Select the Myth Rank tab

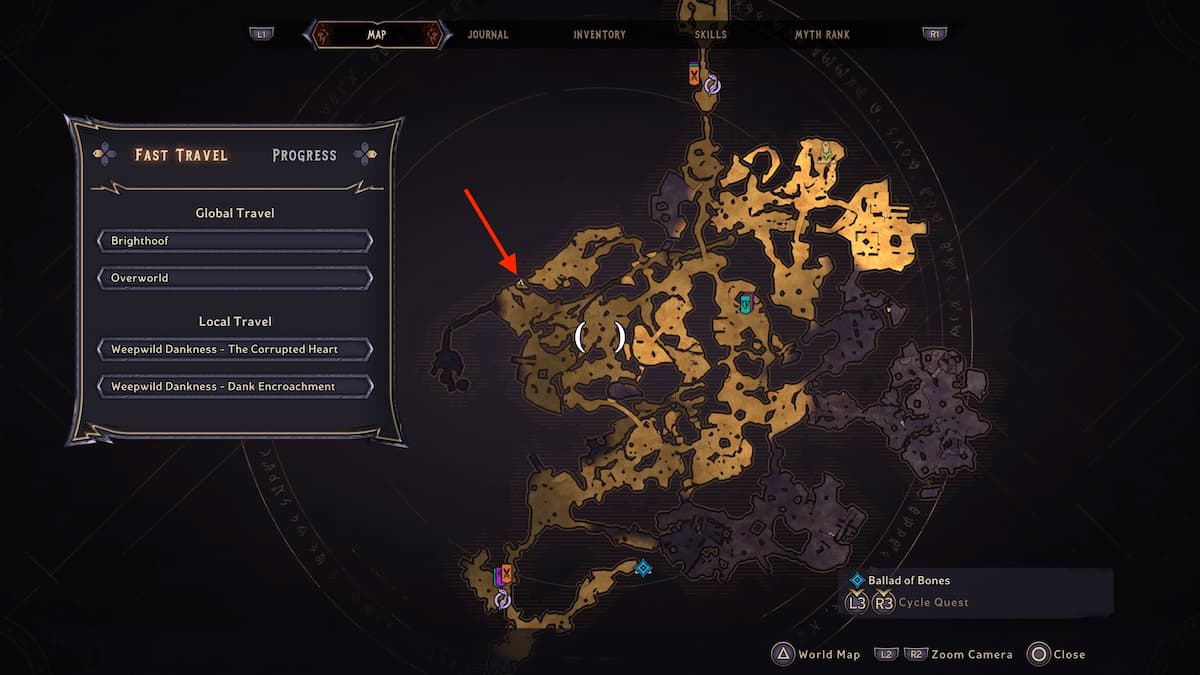pyautogui.click(x=822, y=34)
